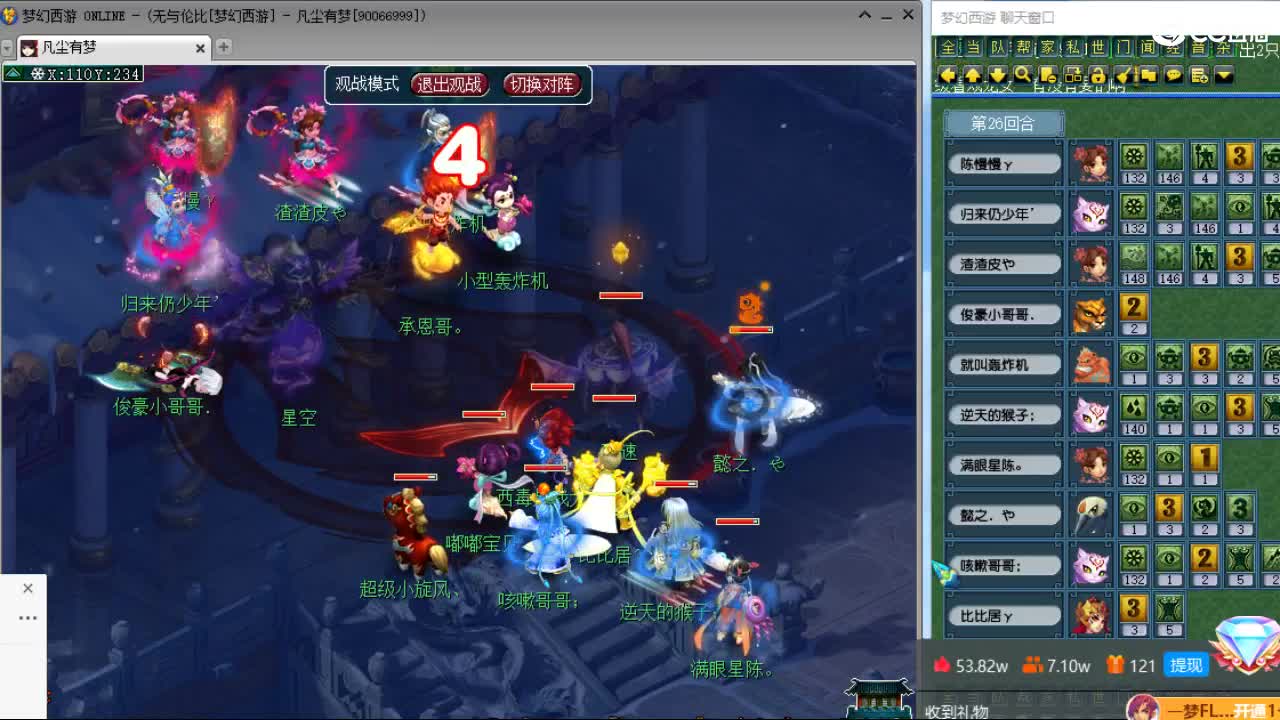Click the add-list icon in the chat toolbar
1280x720 pixels.
pos(1199,75)
